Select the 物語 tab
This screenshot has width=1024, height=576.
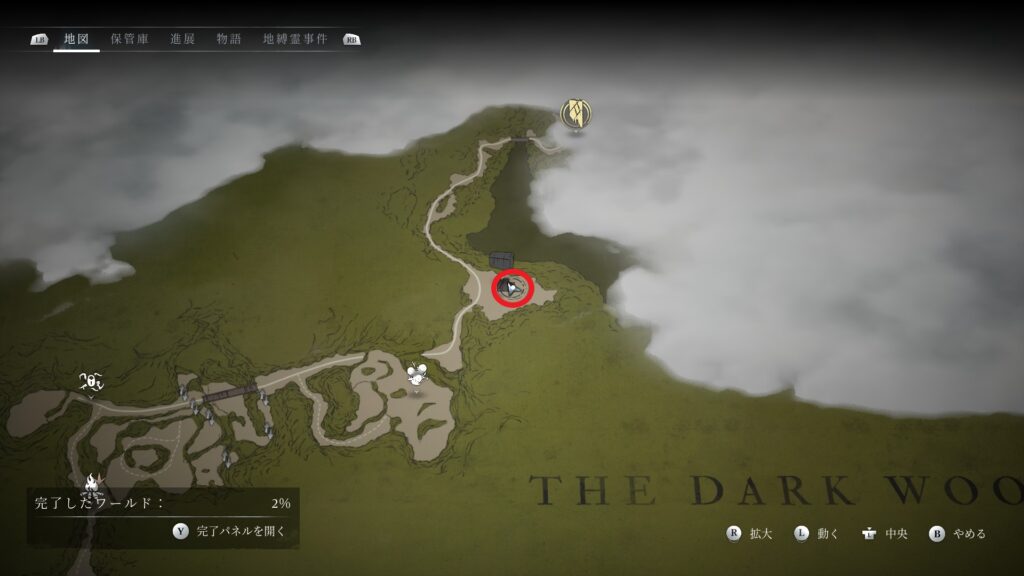tap(229, 40)
